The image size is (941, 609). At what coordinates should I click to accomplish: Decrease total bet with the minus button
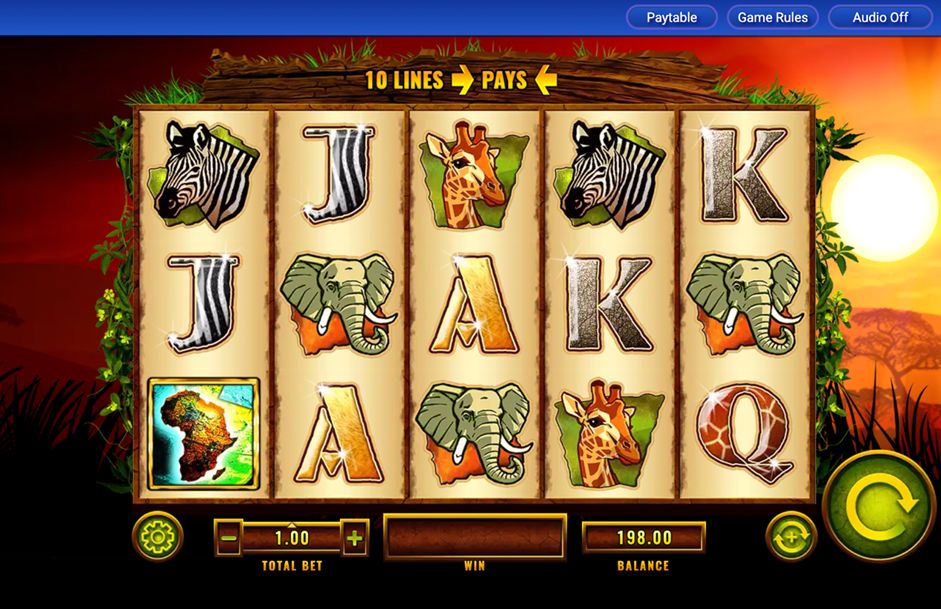pyautogui.click(x=229, y=538)
